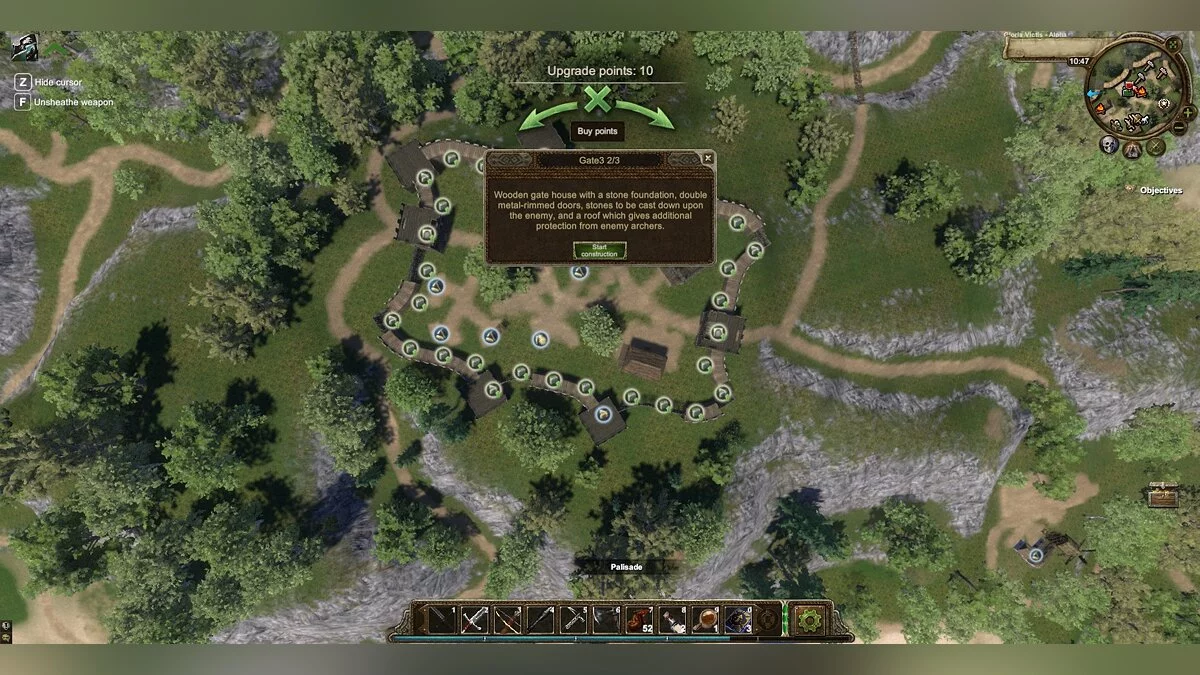Click the skull icon below the minimap

1109,146
